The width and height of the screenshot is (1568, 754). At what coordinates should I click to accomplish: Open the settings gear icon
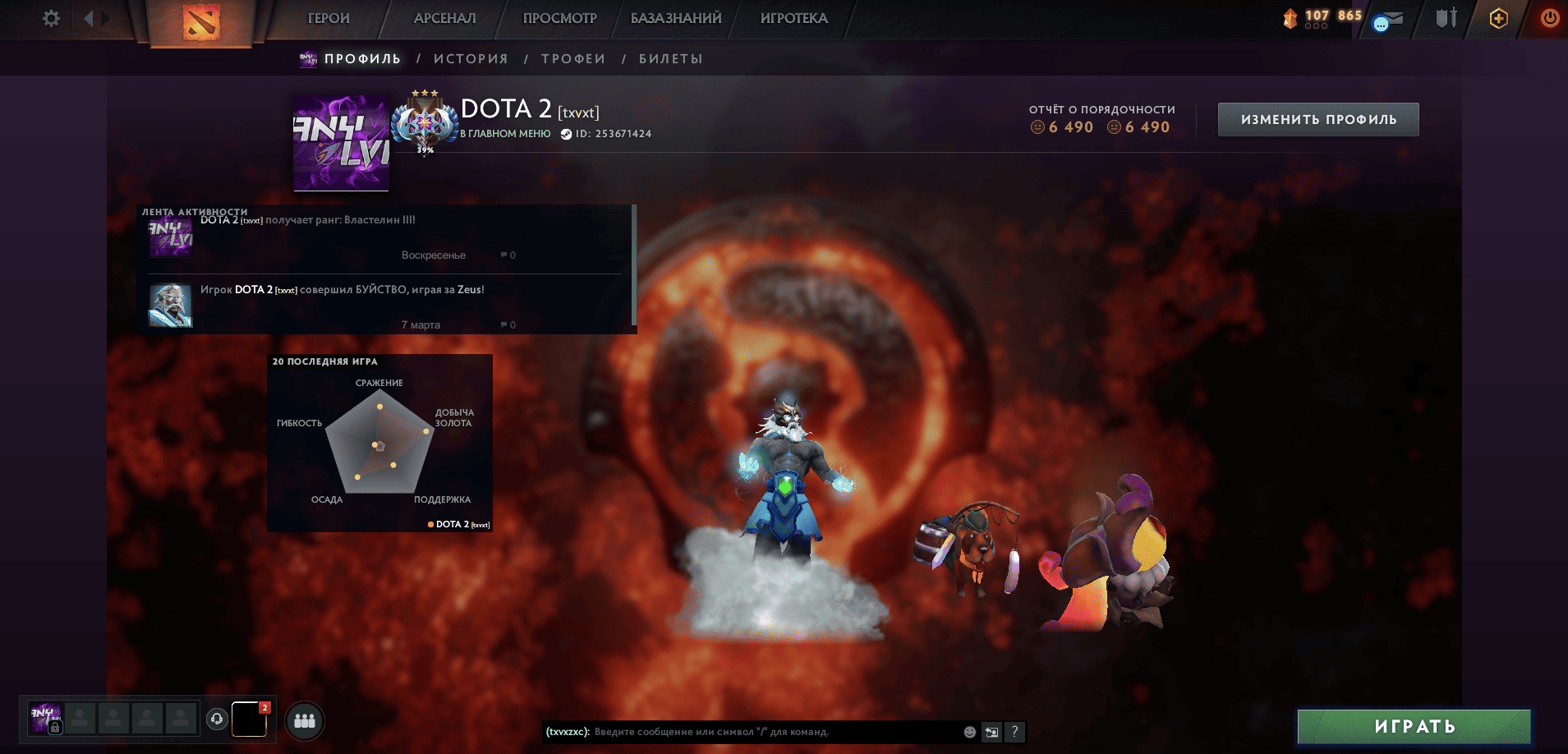pos(51,18)
